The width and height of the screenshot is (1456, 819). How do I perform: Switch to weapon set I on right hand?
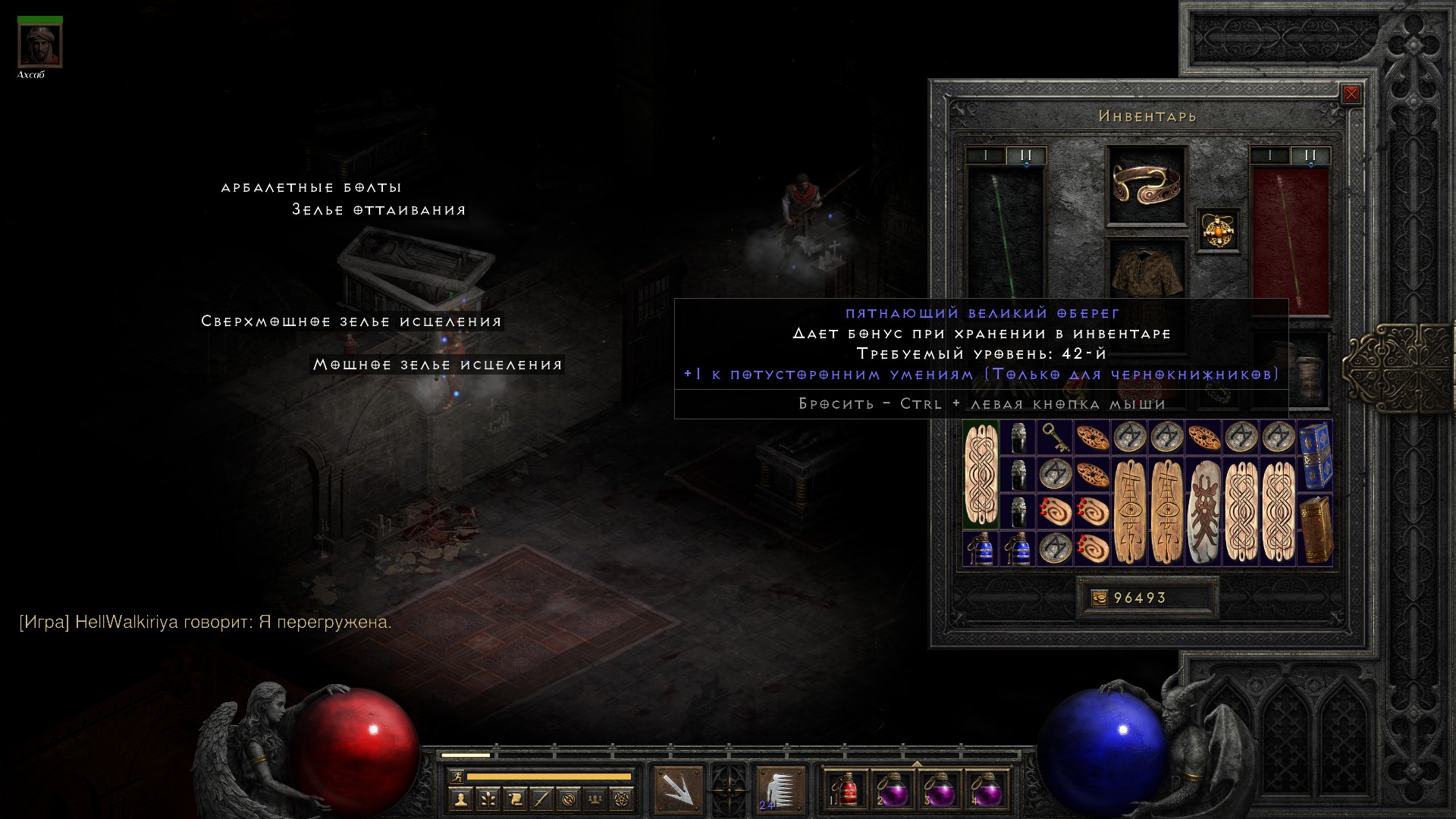point(1269,155)
